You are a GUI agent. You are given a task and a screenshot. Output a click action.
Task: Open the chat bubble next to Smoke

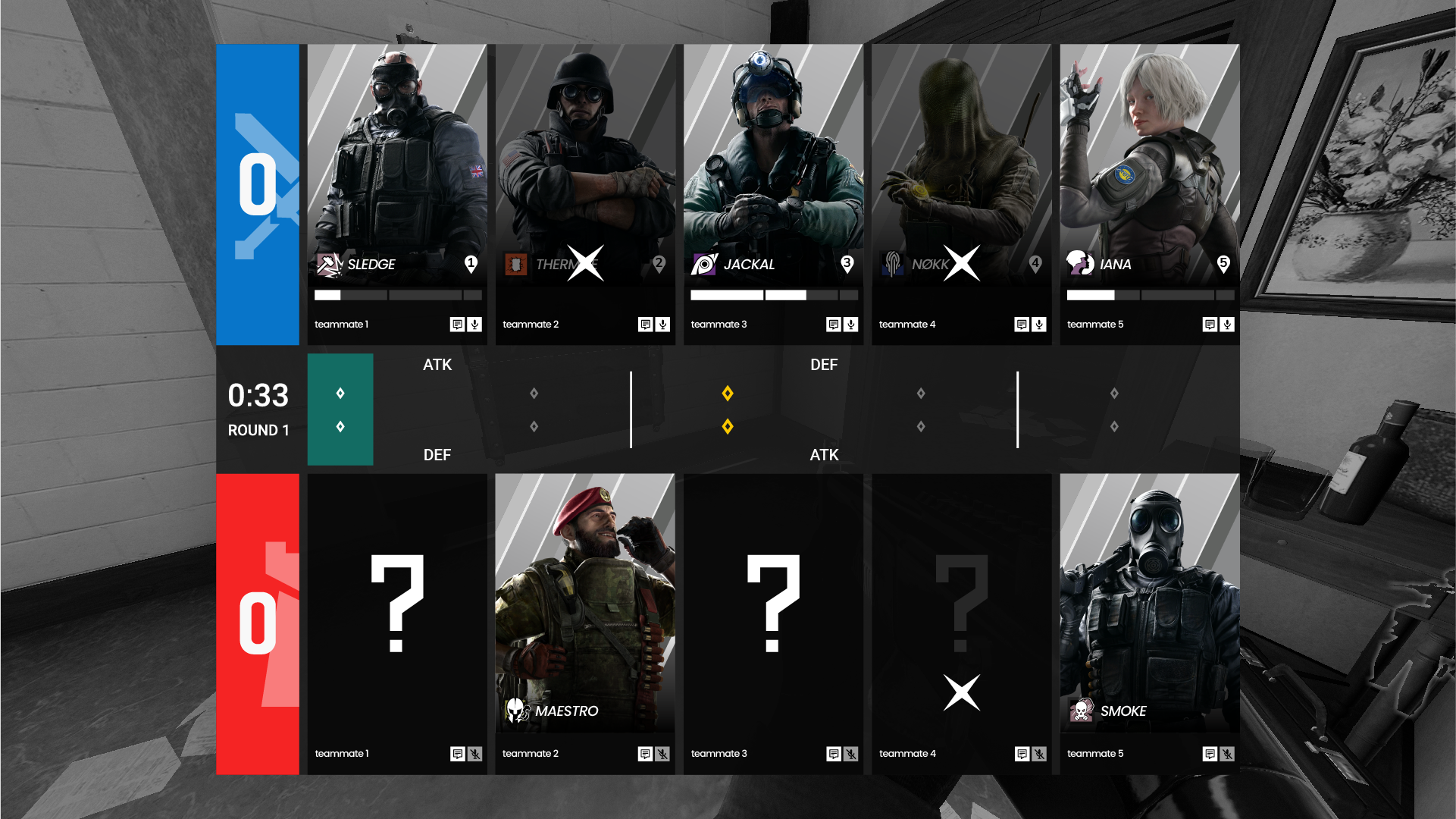coord(1210,754)
